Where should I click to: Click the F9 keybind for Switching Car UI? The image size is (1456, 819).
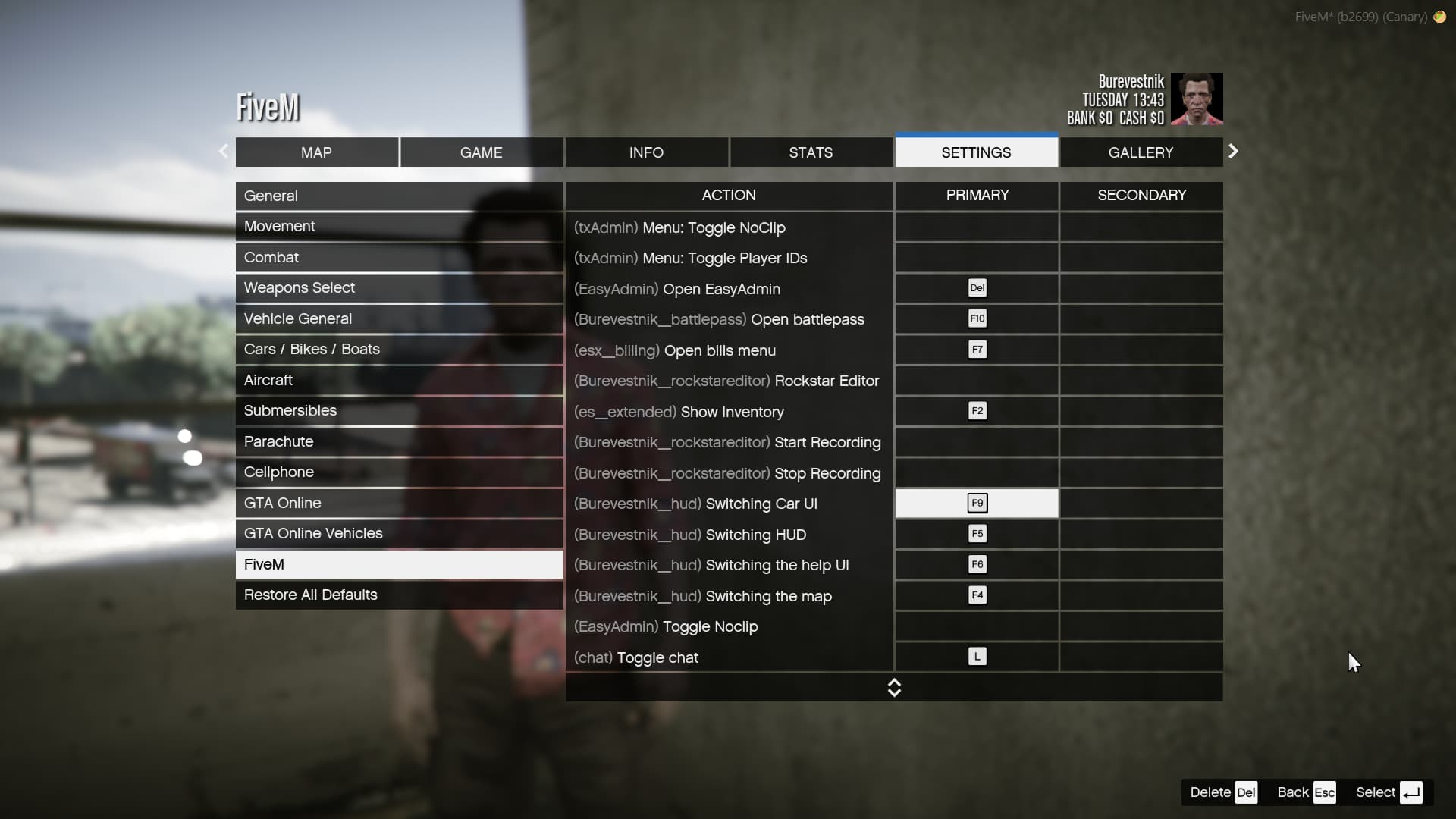(x=977, y=503)
